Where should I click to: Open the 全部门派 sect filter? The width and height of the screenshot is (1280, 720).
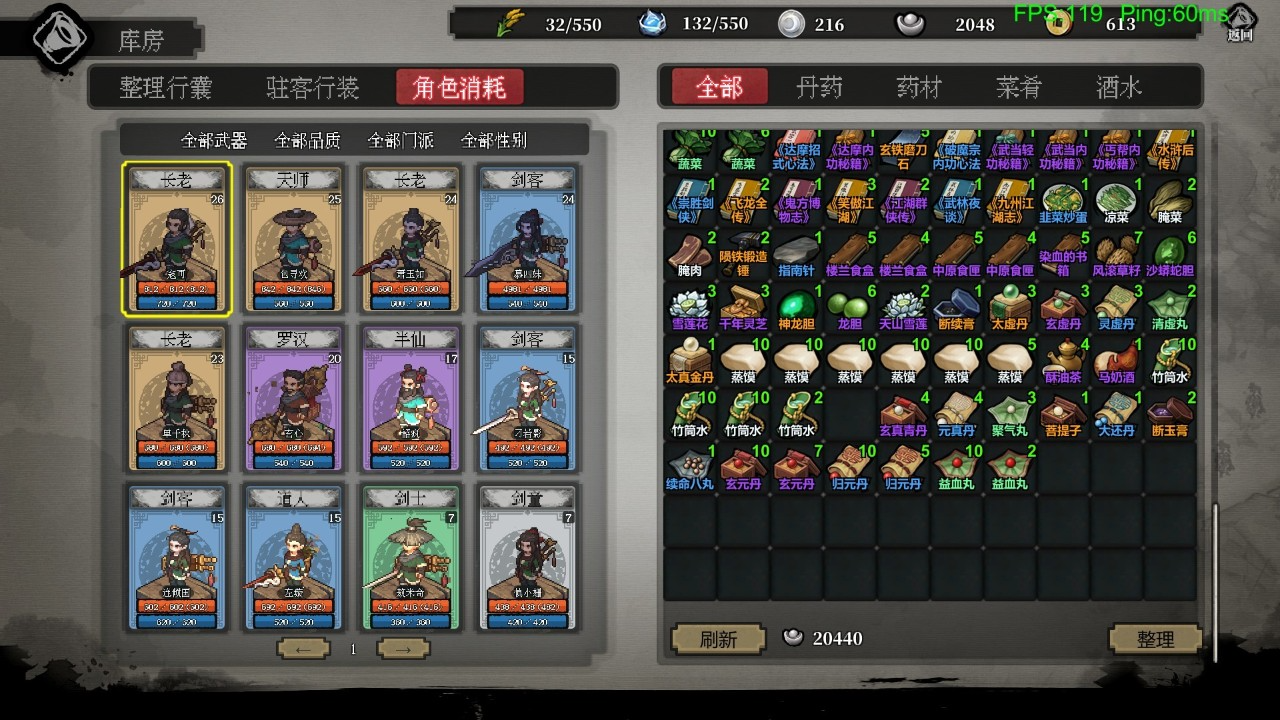(400, 140)
